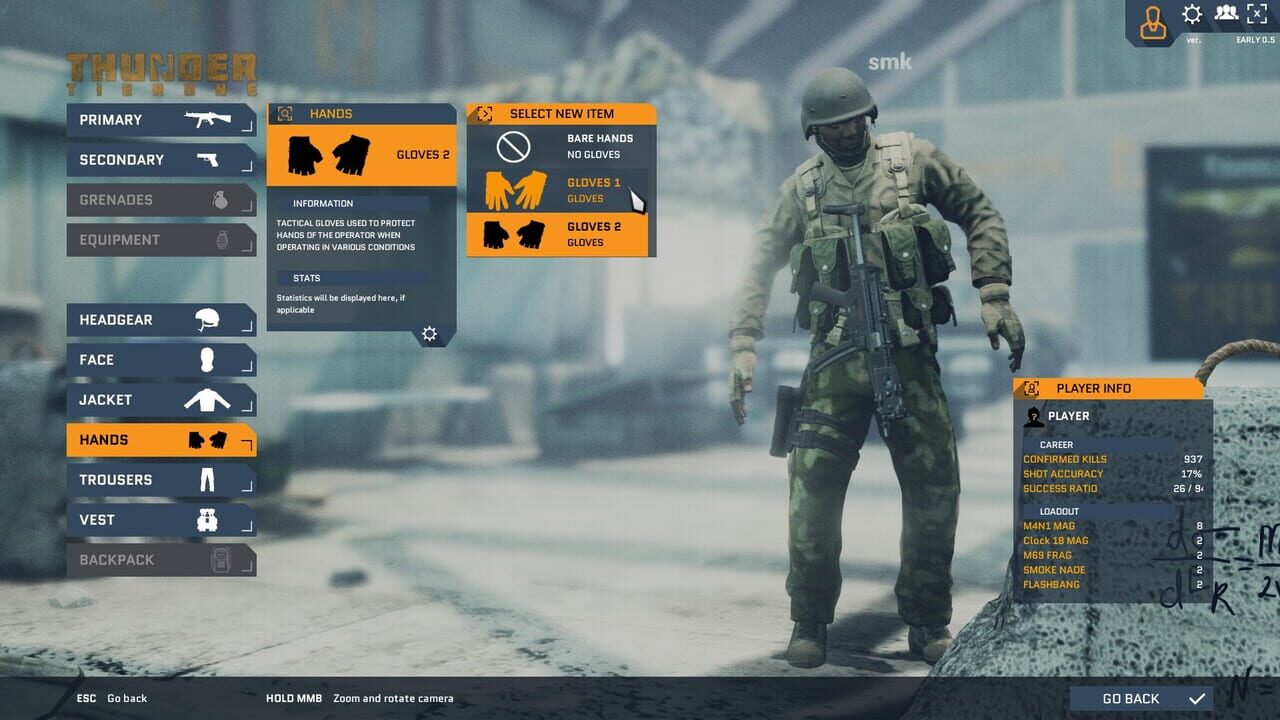Select the GLOVES 1 option in the item list

point(560,189)
